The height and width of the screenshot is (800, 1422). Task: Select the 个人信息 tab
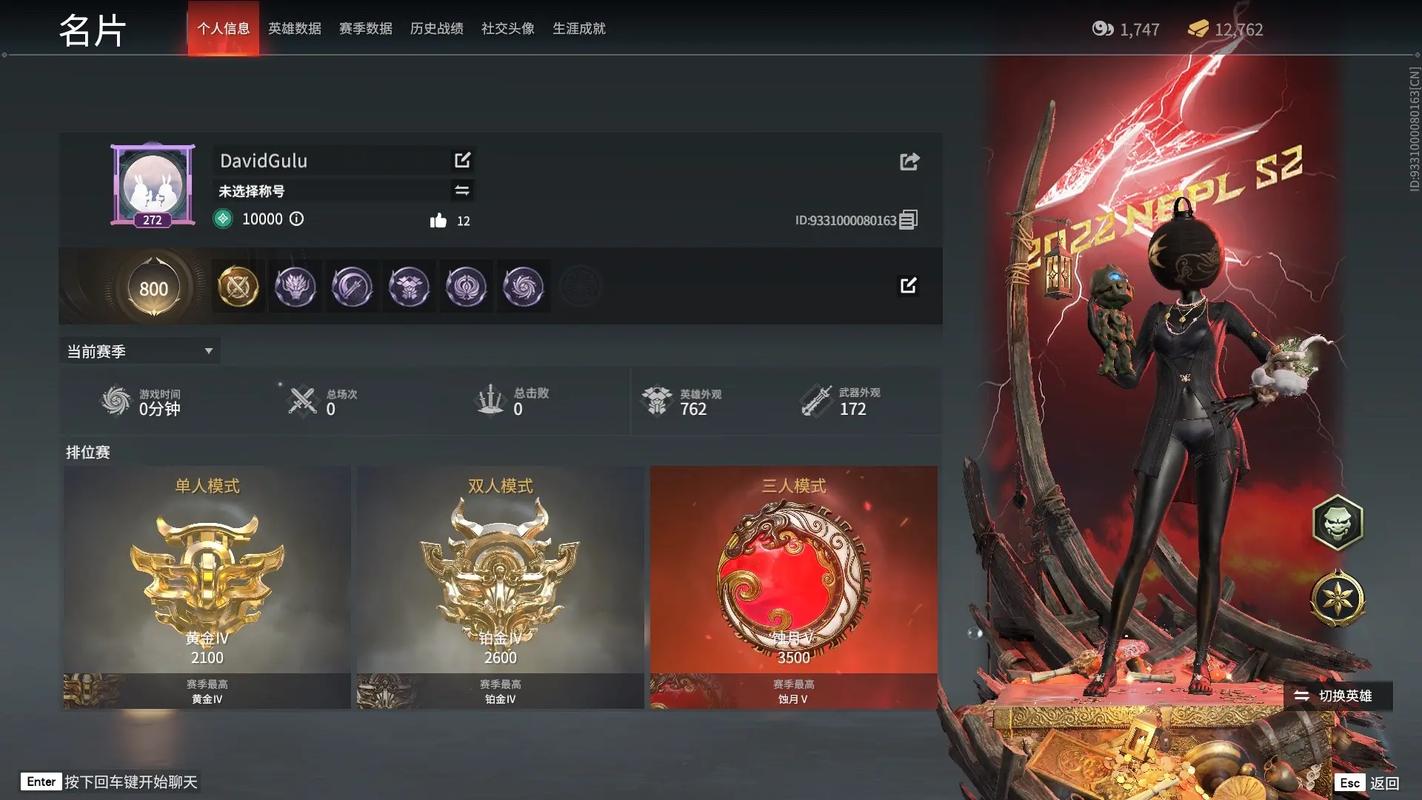coord(223,29)
